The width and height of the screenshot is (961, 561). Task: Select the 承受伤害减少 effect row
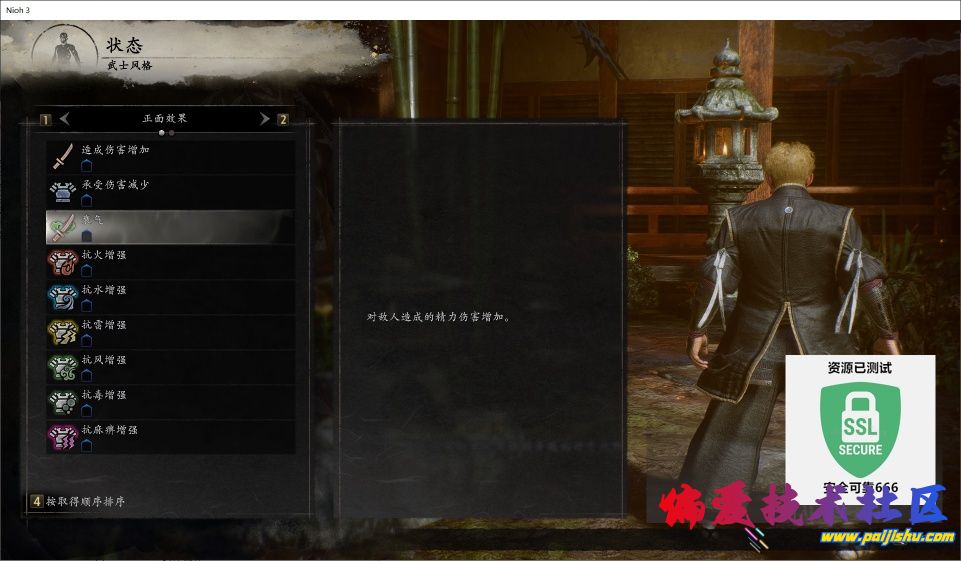click(170, 192)
